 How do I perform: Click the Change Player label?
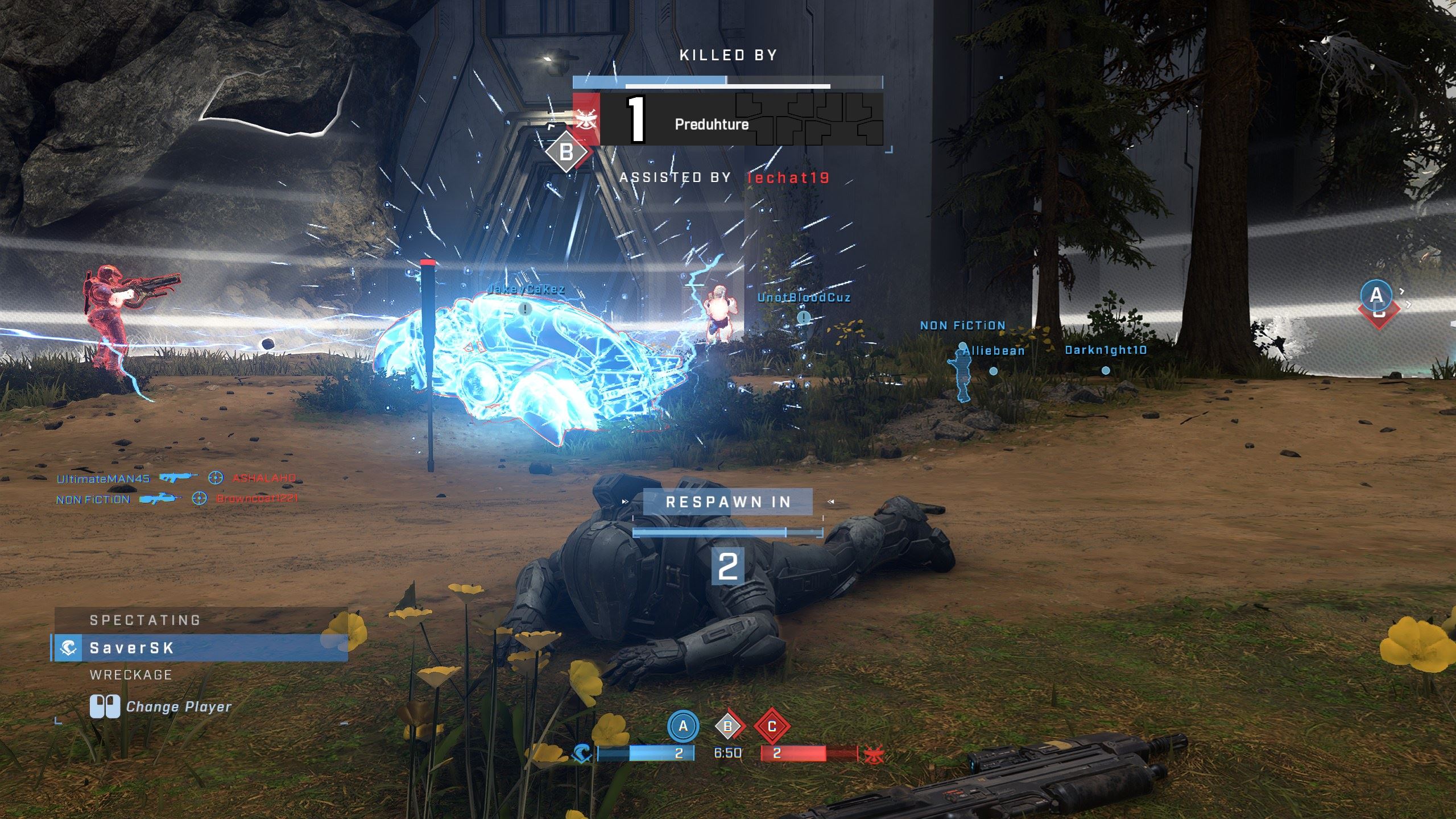[x=178, y=707]
